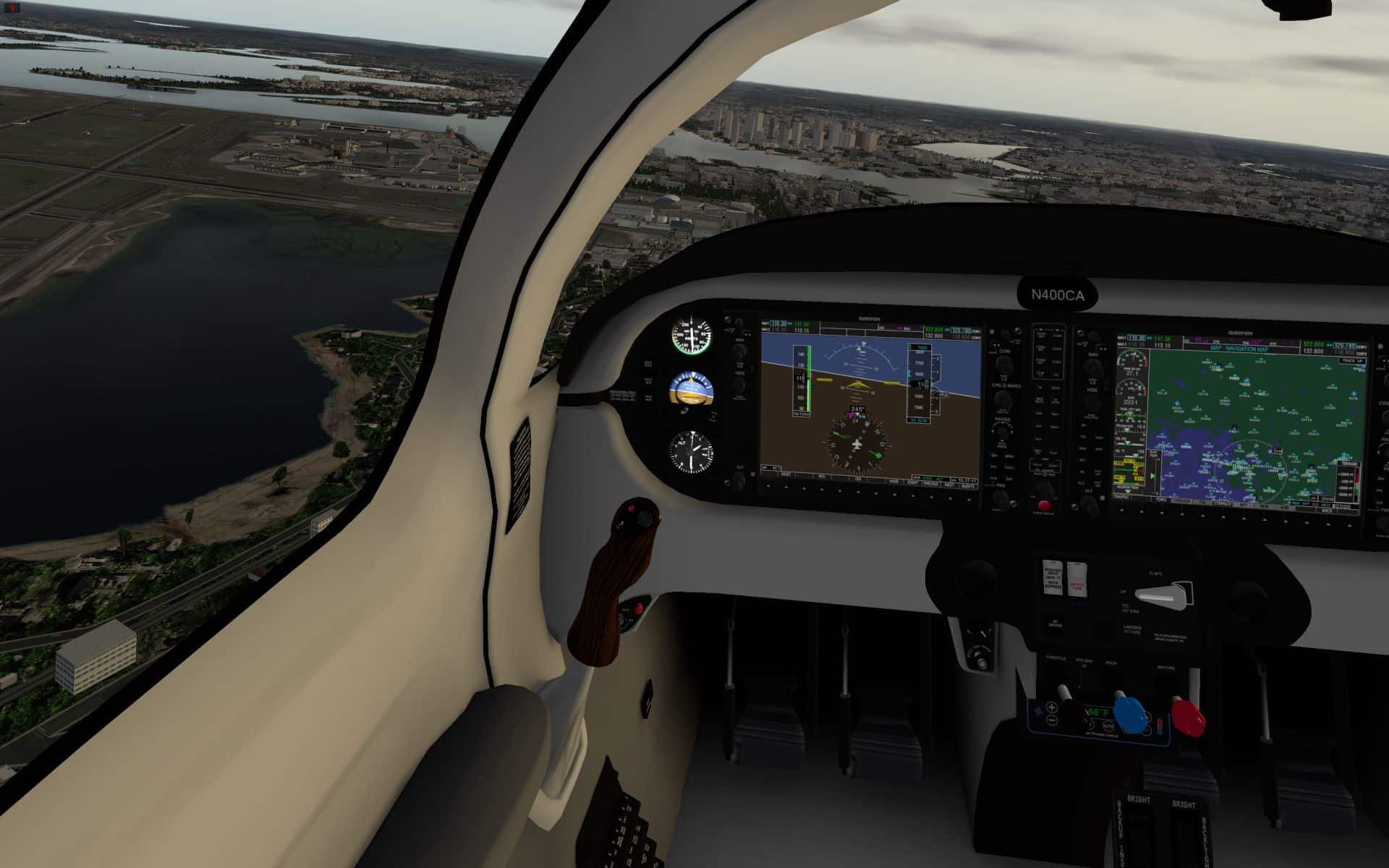Click the ALERTS softkey on flight display
The width and height of the screenshot is (1389, 868).
click(x=968, y=486)
